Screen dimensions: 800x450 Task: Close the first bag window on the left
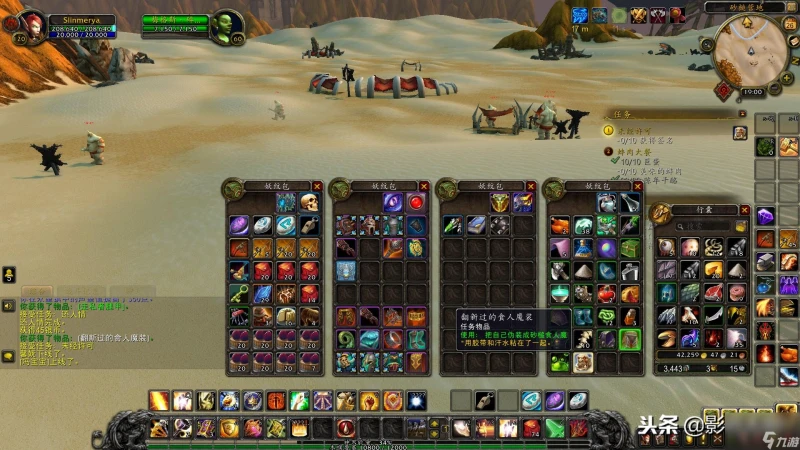[x=317, y=186]
